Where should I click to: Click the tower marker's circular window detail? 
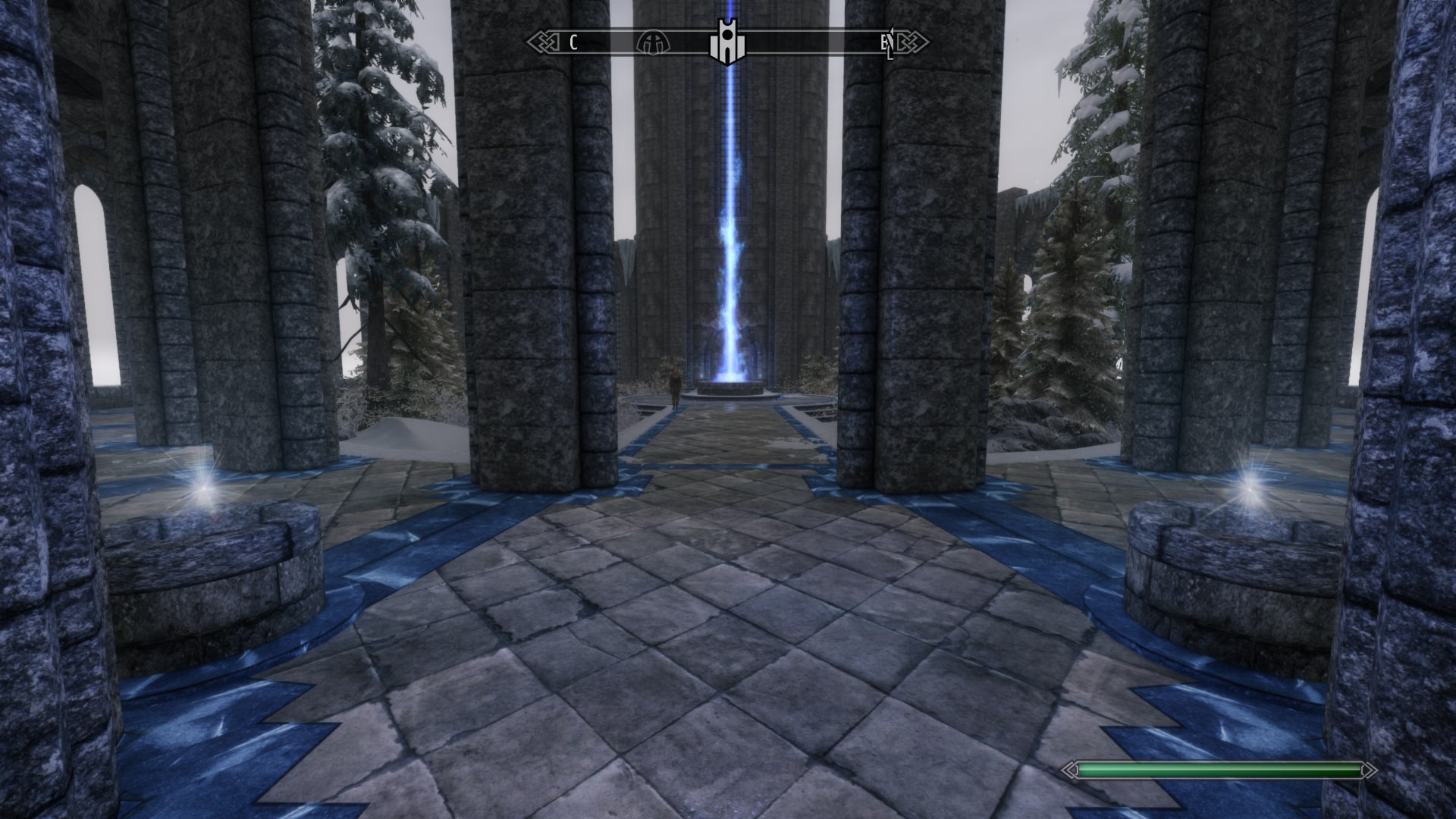coord(727,35)
